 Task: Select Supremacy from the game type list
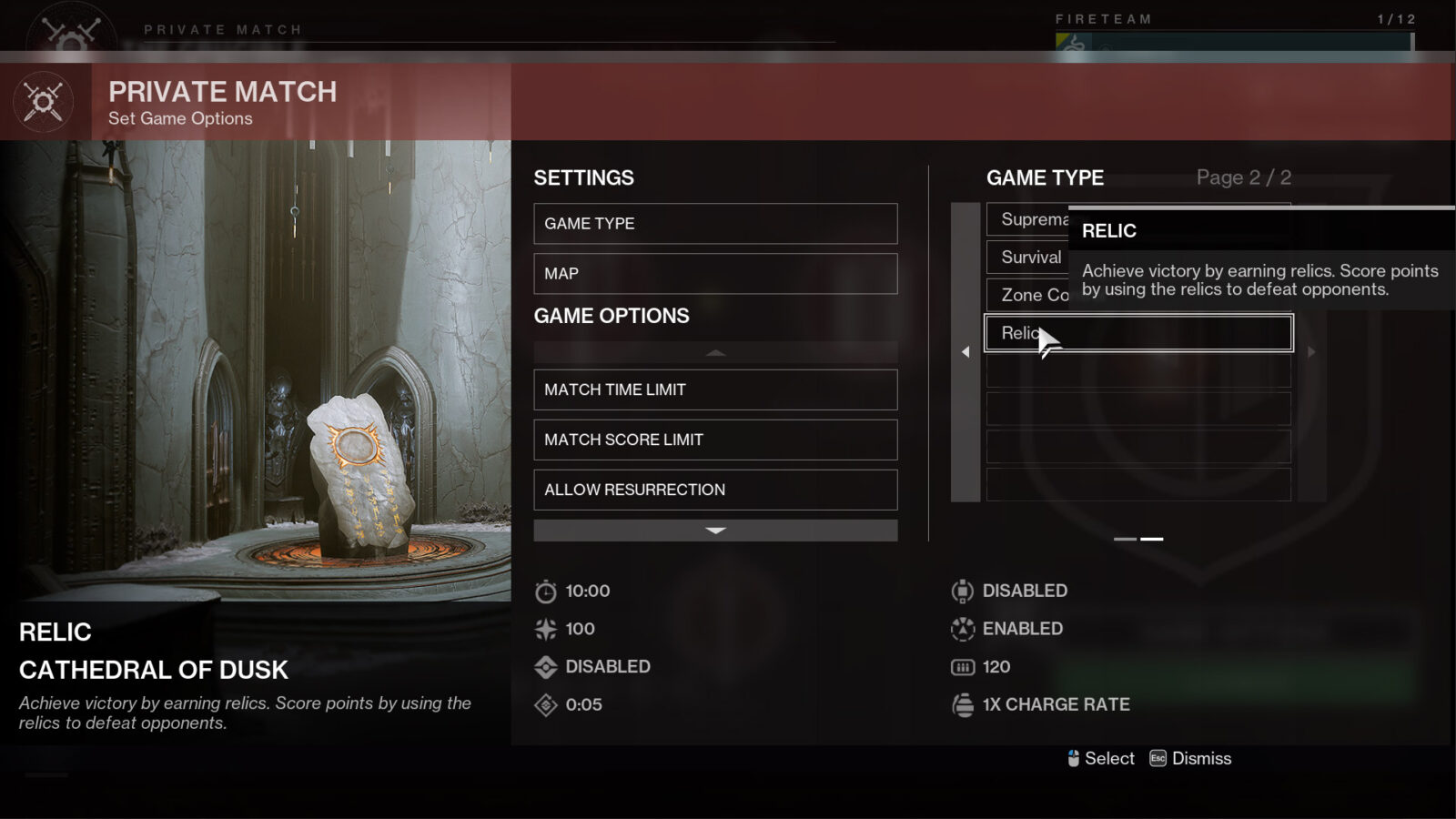pos(1029,219)
